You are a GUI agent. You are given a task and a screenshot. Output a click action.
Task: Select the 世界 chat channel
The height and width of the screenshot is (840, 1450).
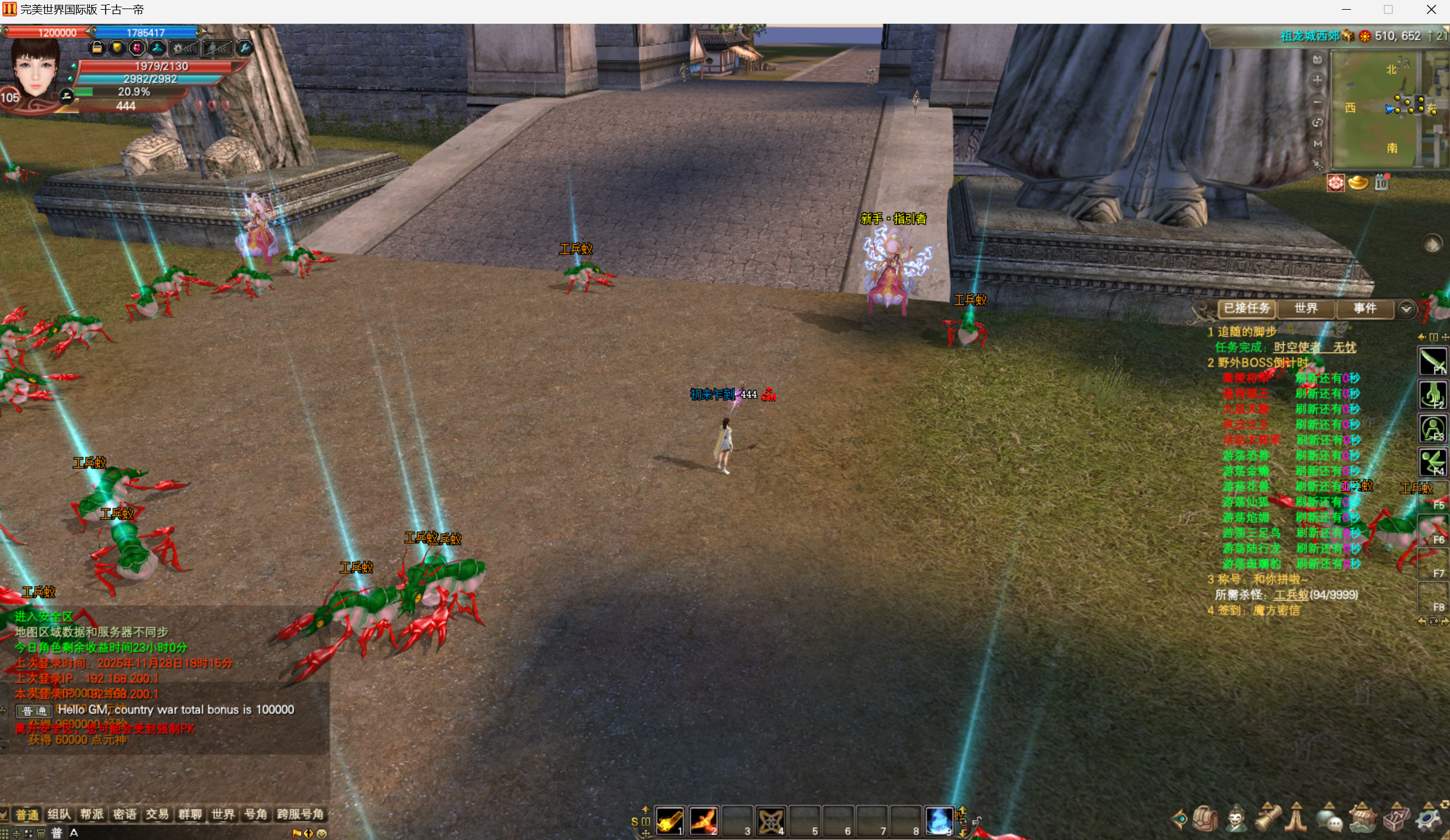tap(223, 814)
